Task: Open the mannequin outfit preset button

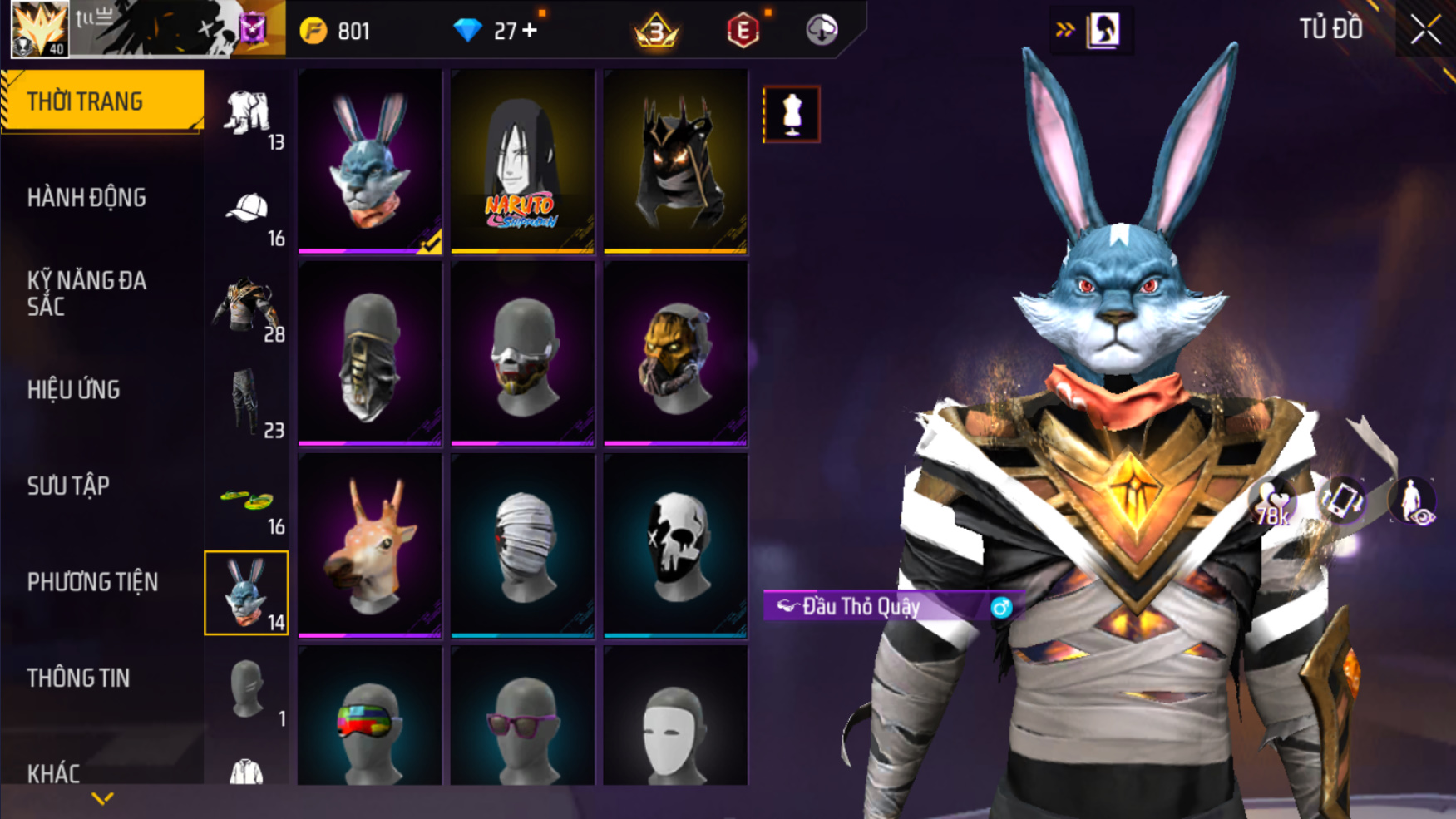Action: (x=791, y=114)
